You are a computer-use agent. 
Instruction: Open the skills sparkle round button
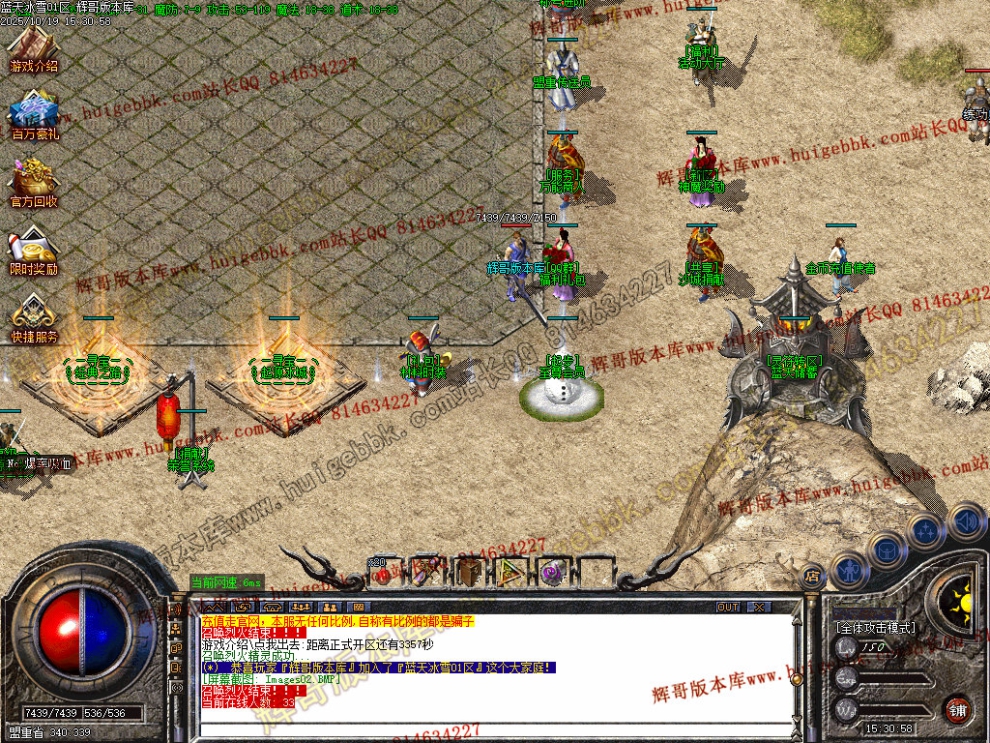tap(926, 530)
